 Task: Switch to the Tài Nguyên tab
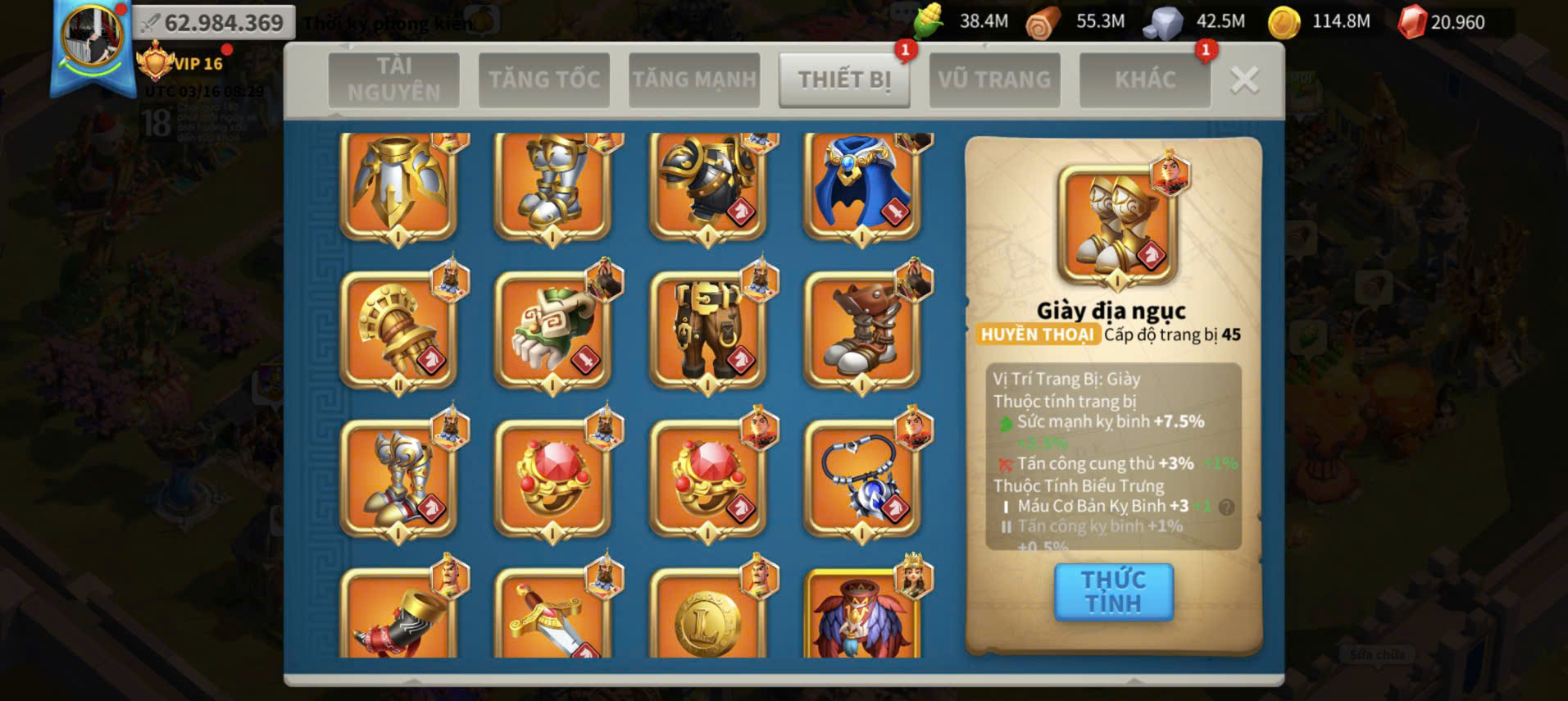pyautogui.click(x=393, y=80)
